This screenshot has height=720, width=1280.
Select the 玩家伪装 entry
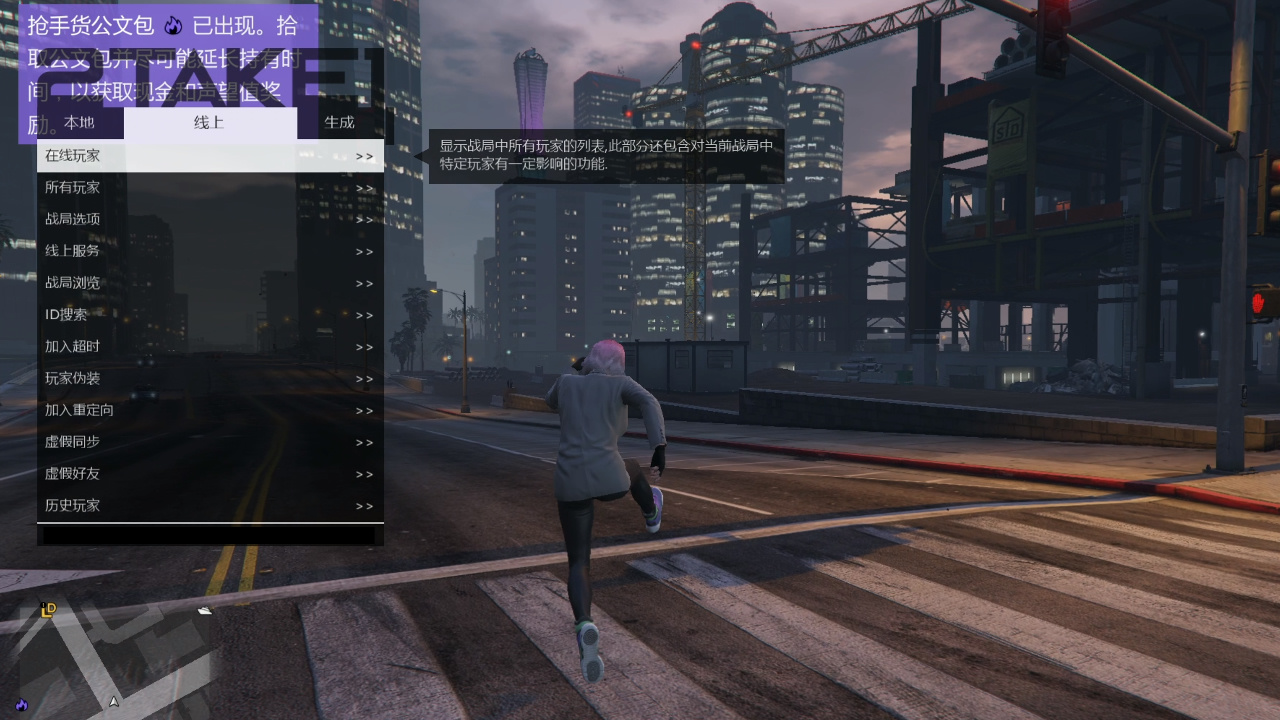[210, 378]
